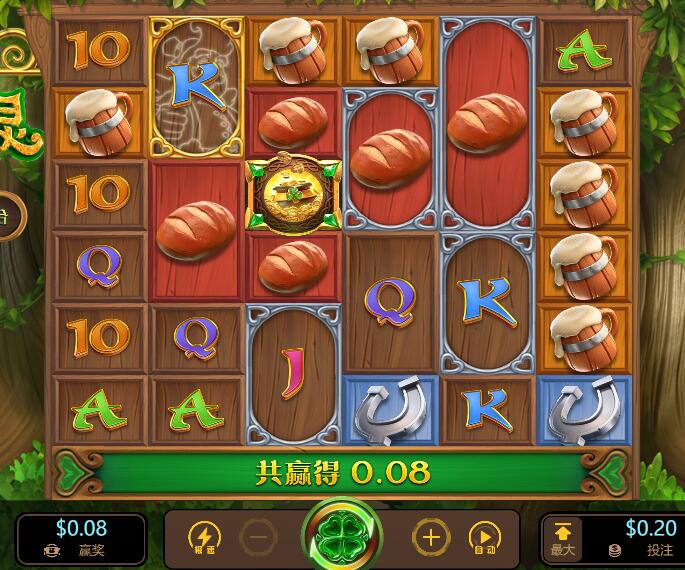
Task: Decrease the bet with the minus button
Action: tap(258, 538)
